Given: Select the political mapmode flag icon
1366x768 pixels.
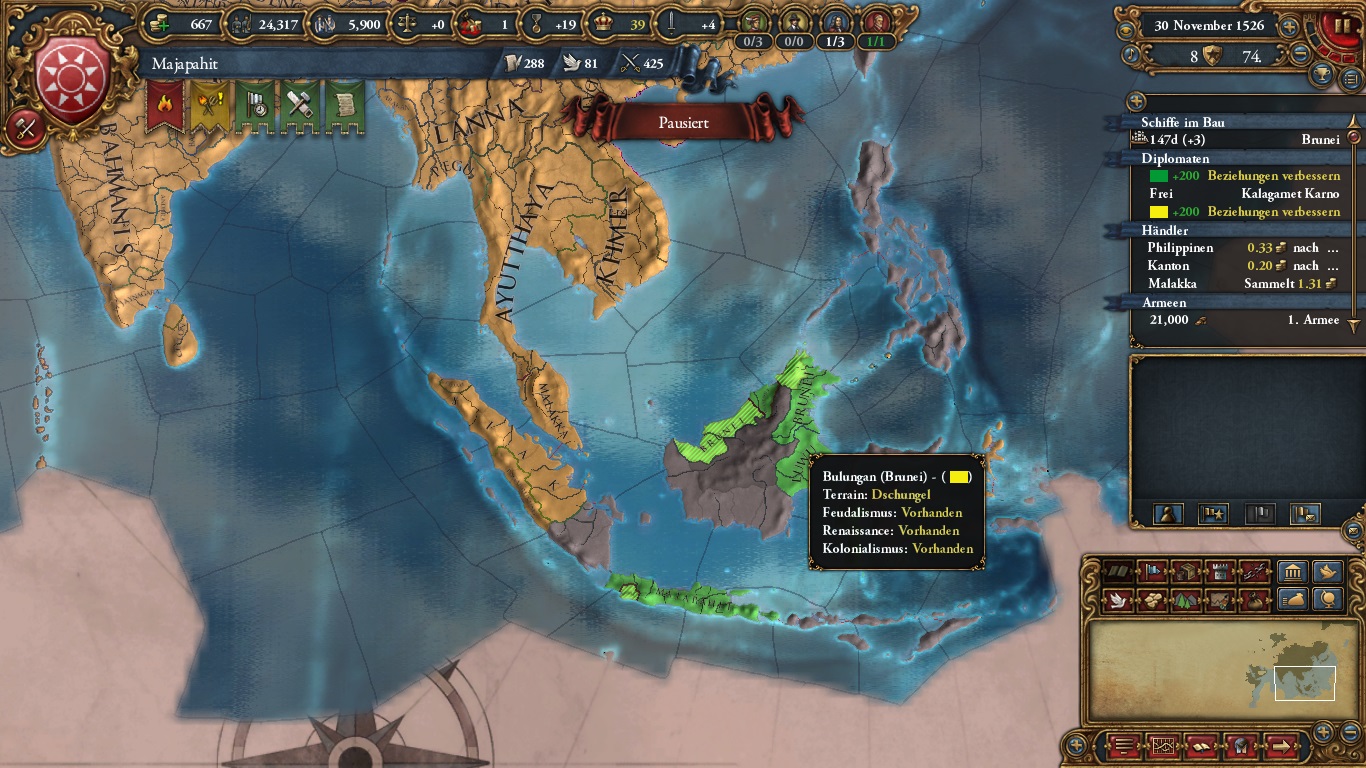Looking at the screenshot, I should [1152, 572].
